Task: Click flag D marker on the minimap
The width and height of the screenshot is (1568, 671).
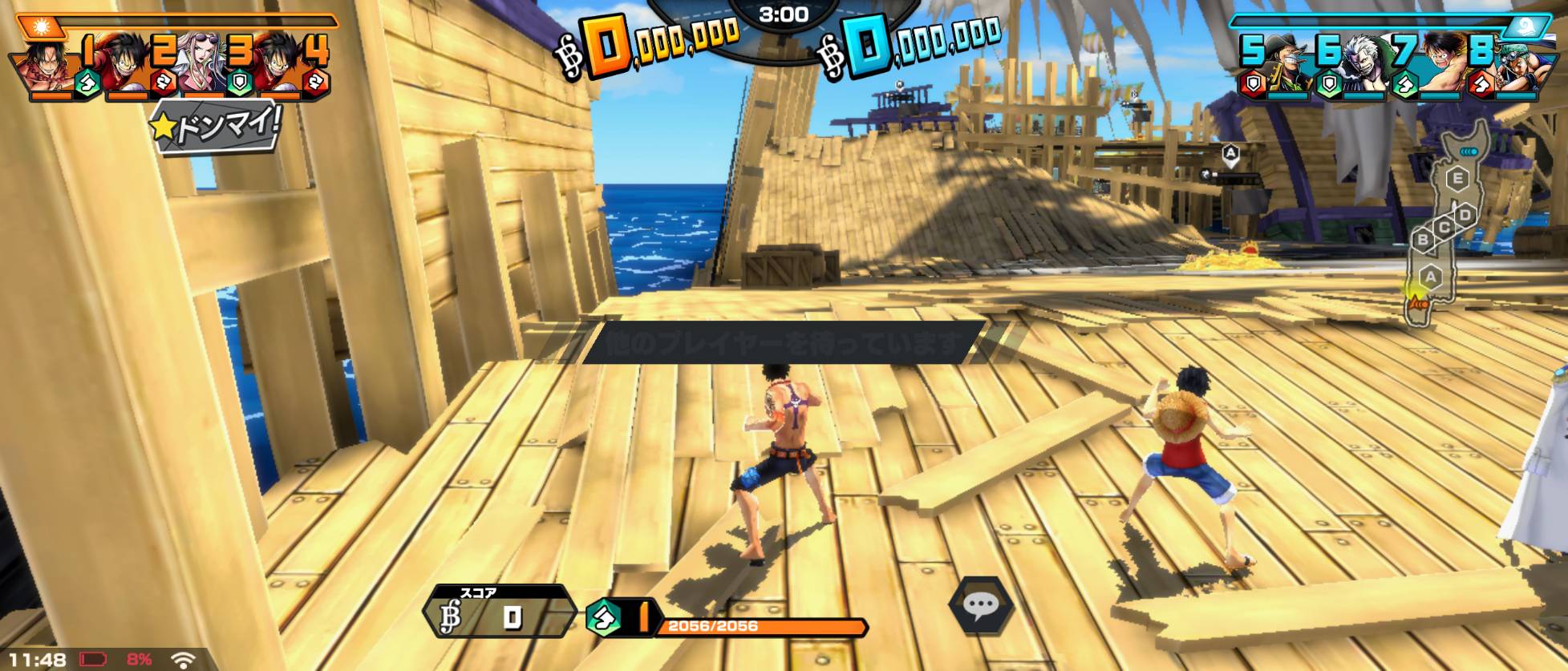Action: click(x=1465, y=215)
